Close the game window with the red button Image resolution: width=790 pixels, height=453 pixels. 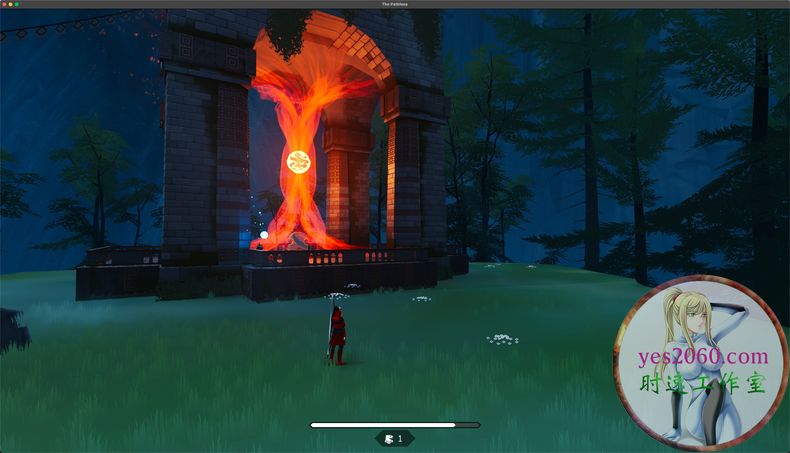click(4, 4)
